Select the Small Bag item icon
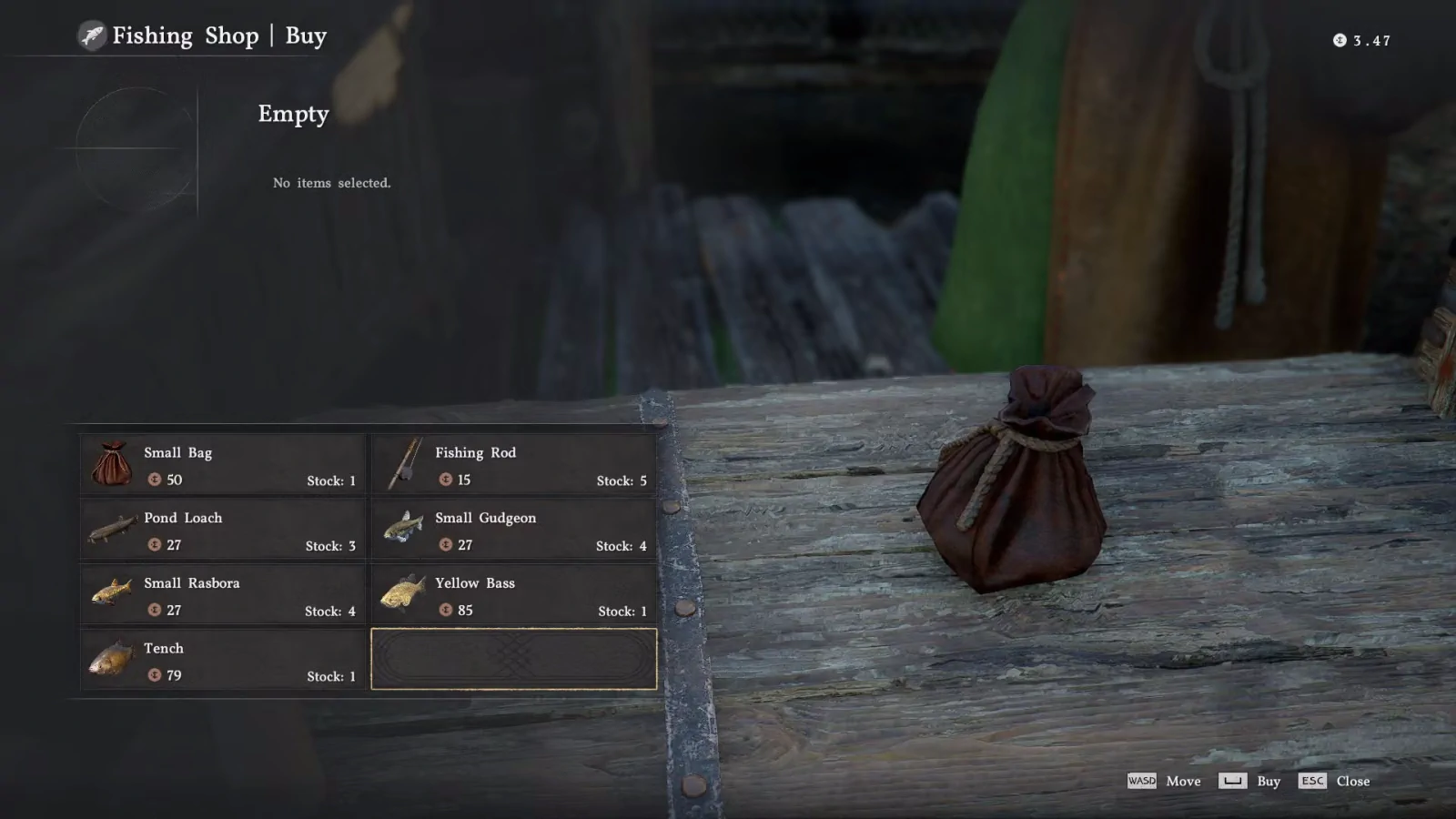1456x819 pixels. click(111, 464)
